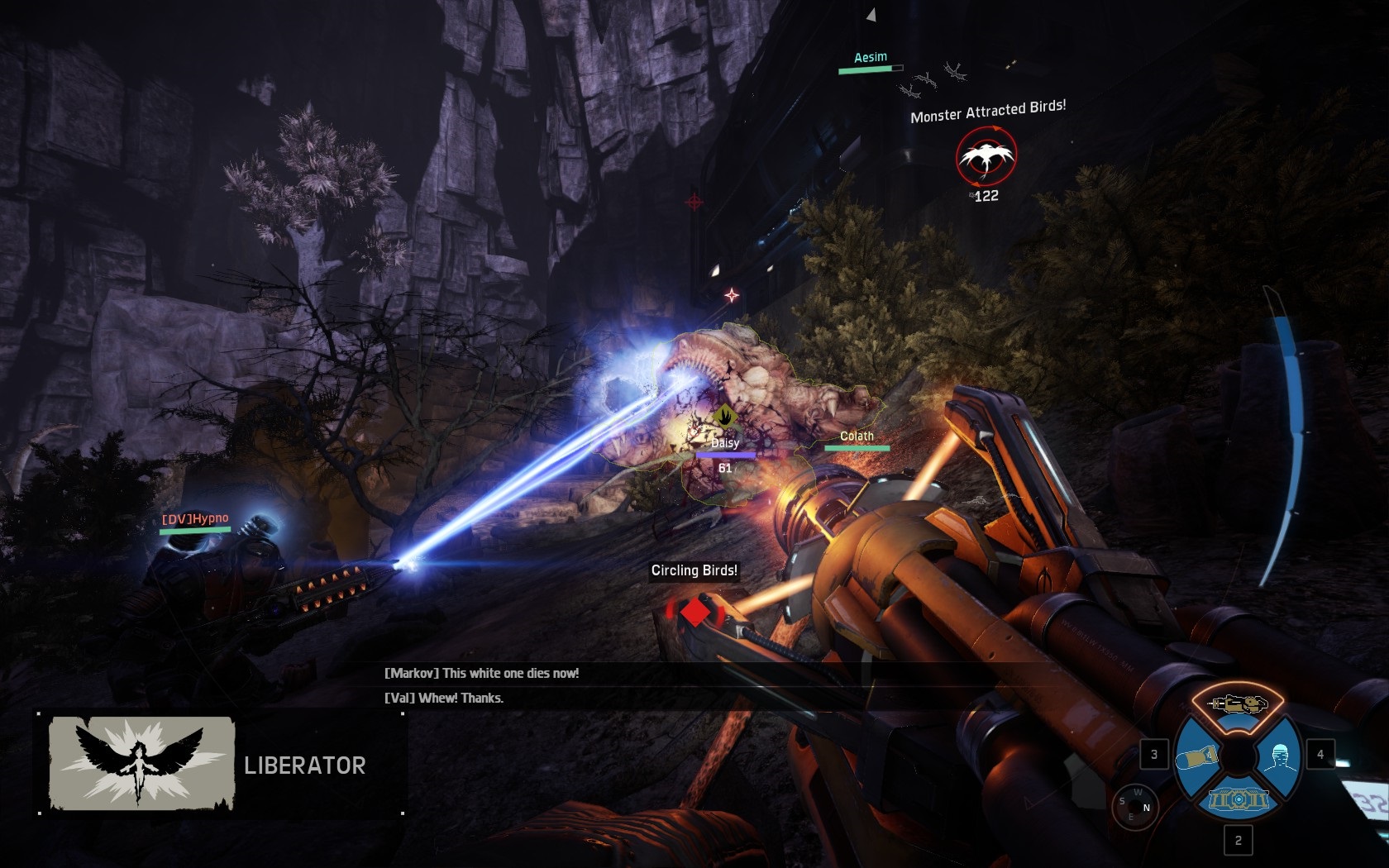
Task: Click the Monster Attracted Birds alert icon
Action: pyautogui.click(x=986, y=156)
